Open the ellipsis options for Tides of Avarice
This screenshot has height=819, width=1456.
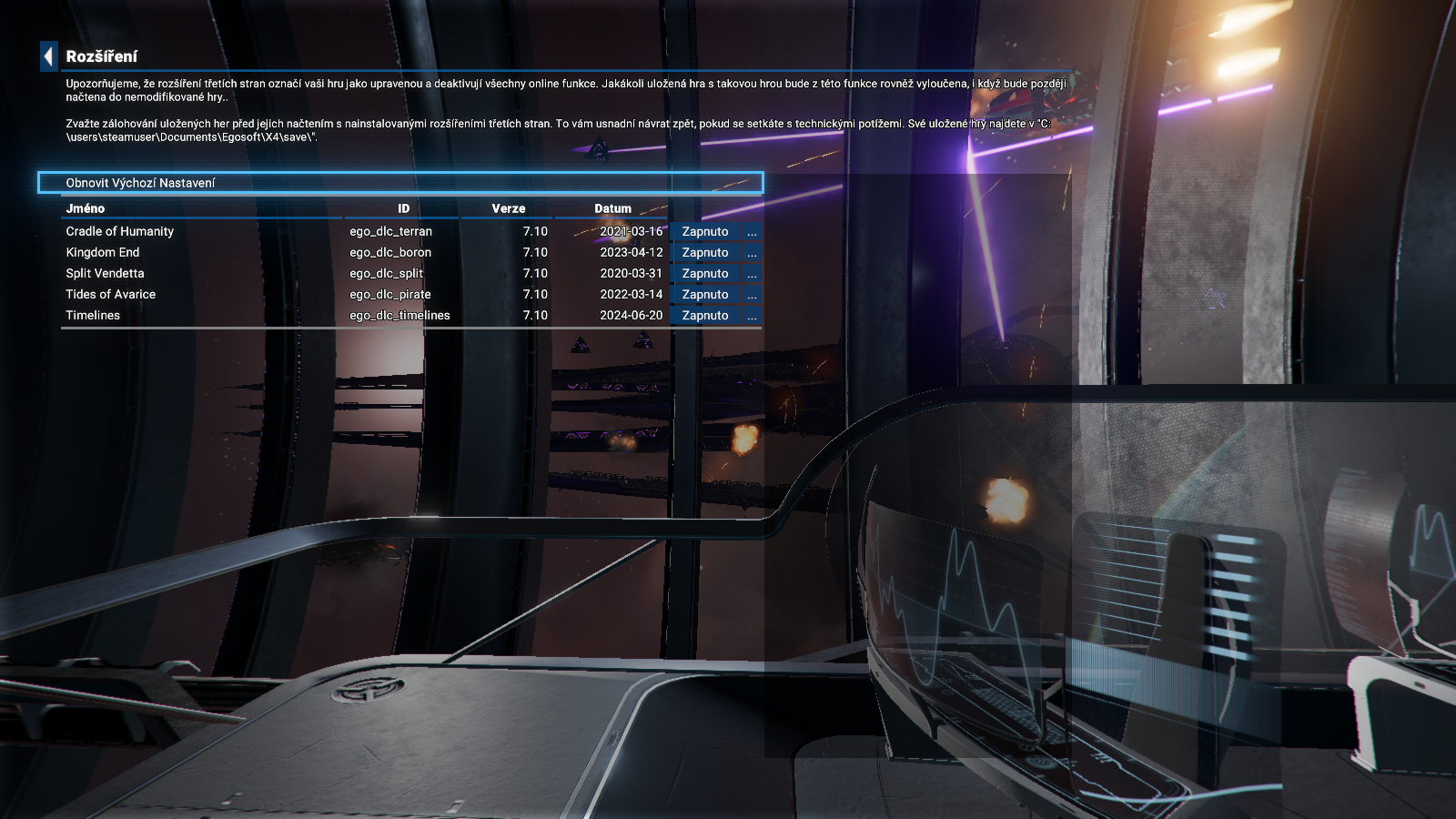coord(752,295)
